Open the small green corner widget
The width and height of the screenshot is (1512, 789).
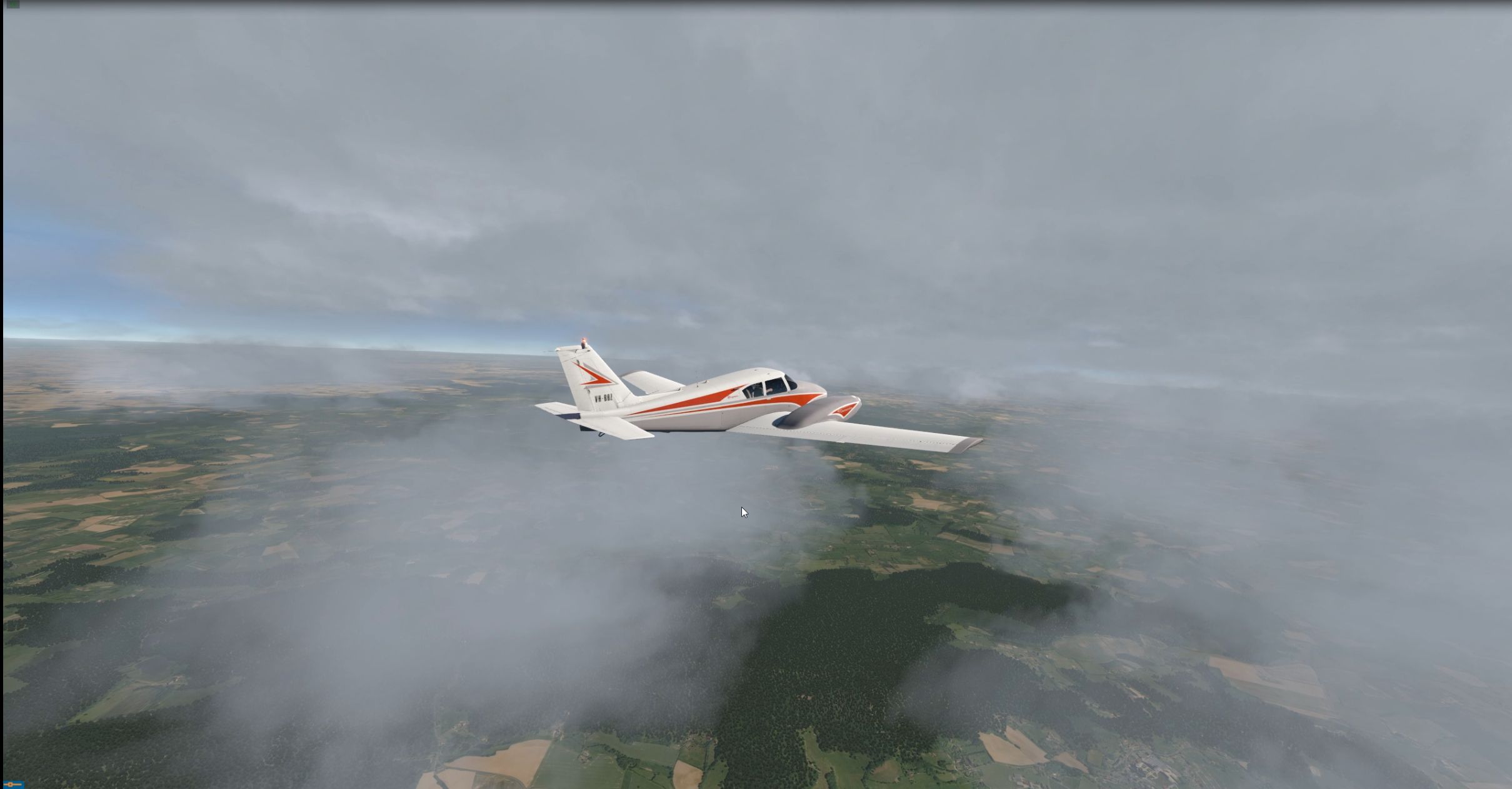coord(13,4)
